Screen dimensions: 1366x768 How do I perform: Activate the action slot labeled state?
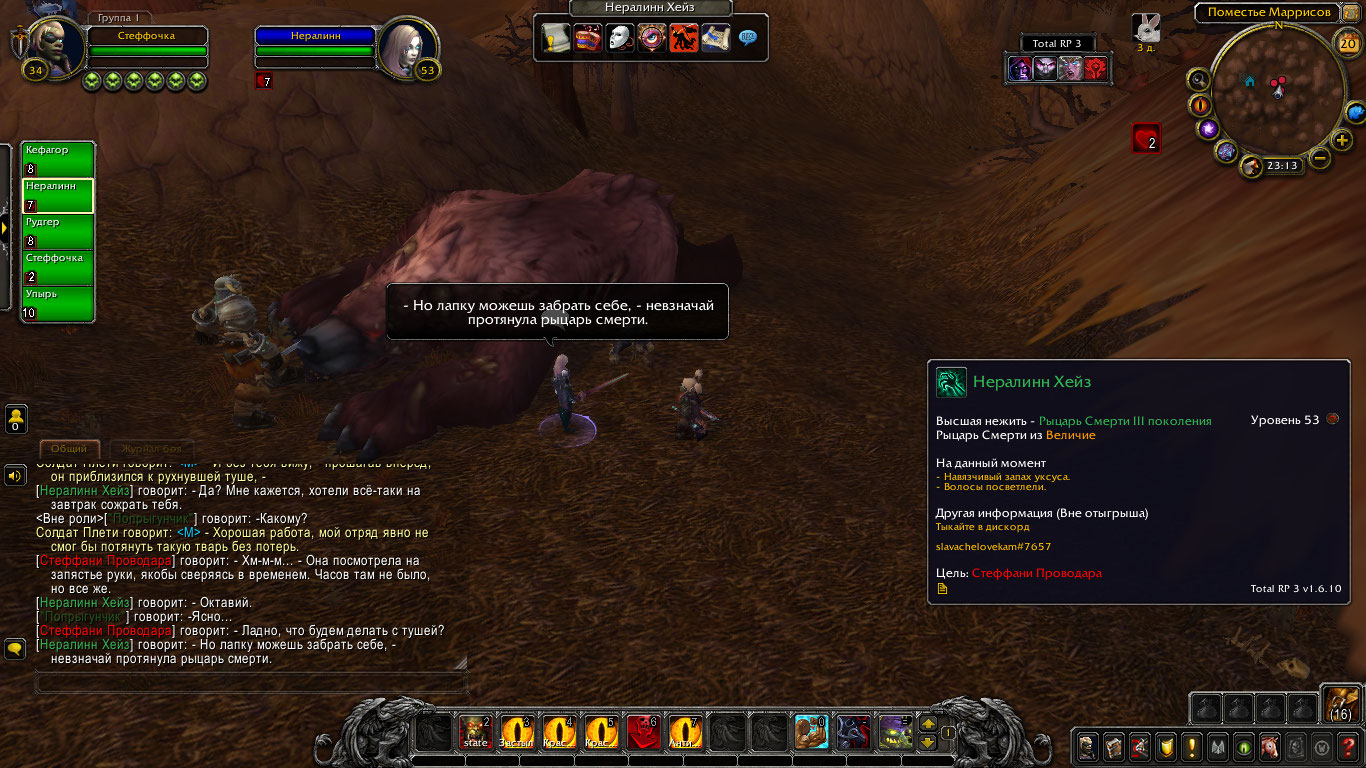(474, 733)
